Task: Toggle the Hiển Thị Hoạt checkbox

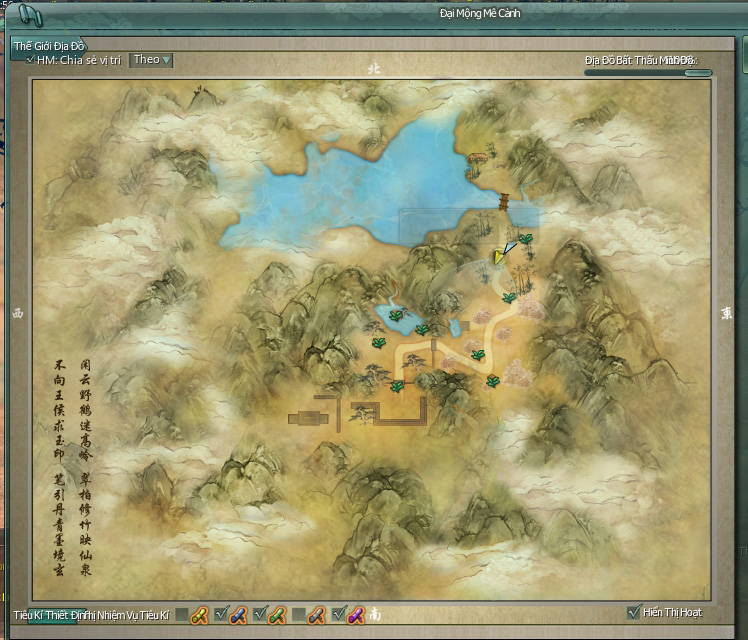Action: coord(633,612)
